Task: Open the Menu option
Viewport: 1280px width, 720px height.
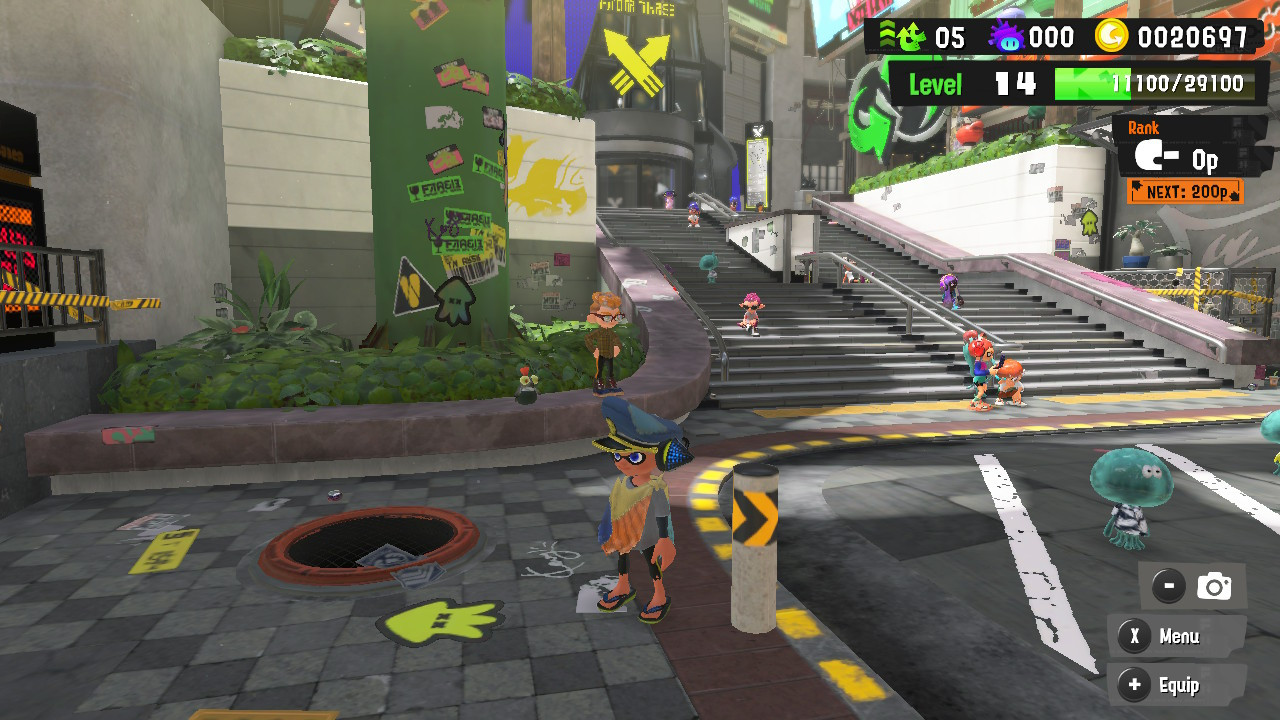Action: tap(1180, 637)
